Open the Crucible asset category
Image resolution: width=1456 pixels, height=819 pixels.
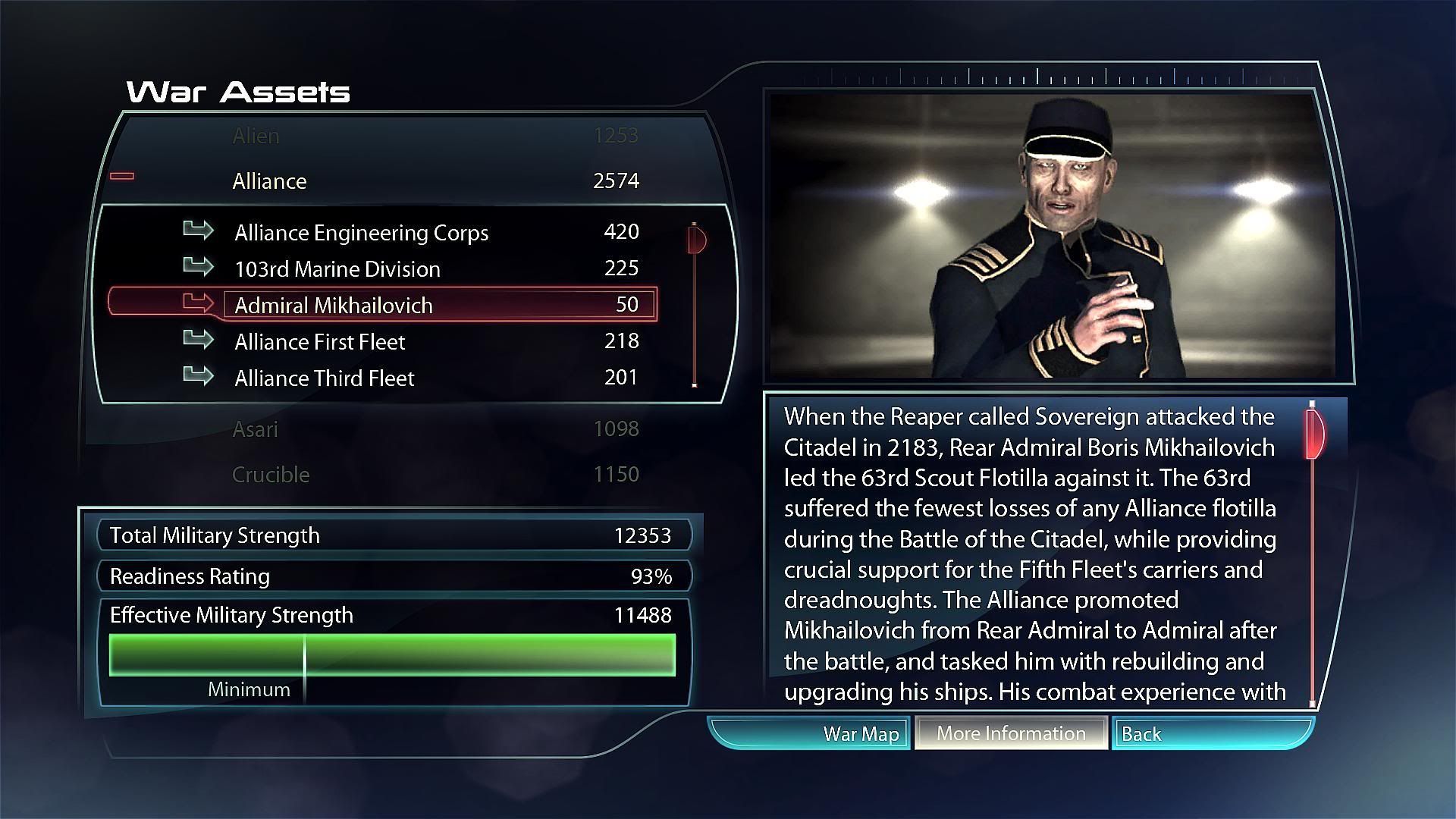point(271,475)
